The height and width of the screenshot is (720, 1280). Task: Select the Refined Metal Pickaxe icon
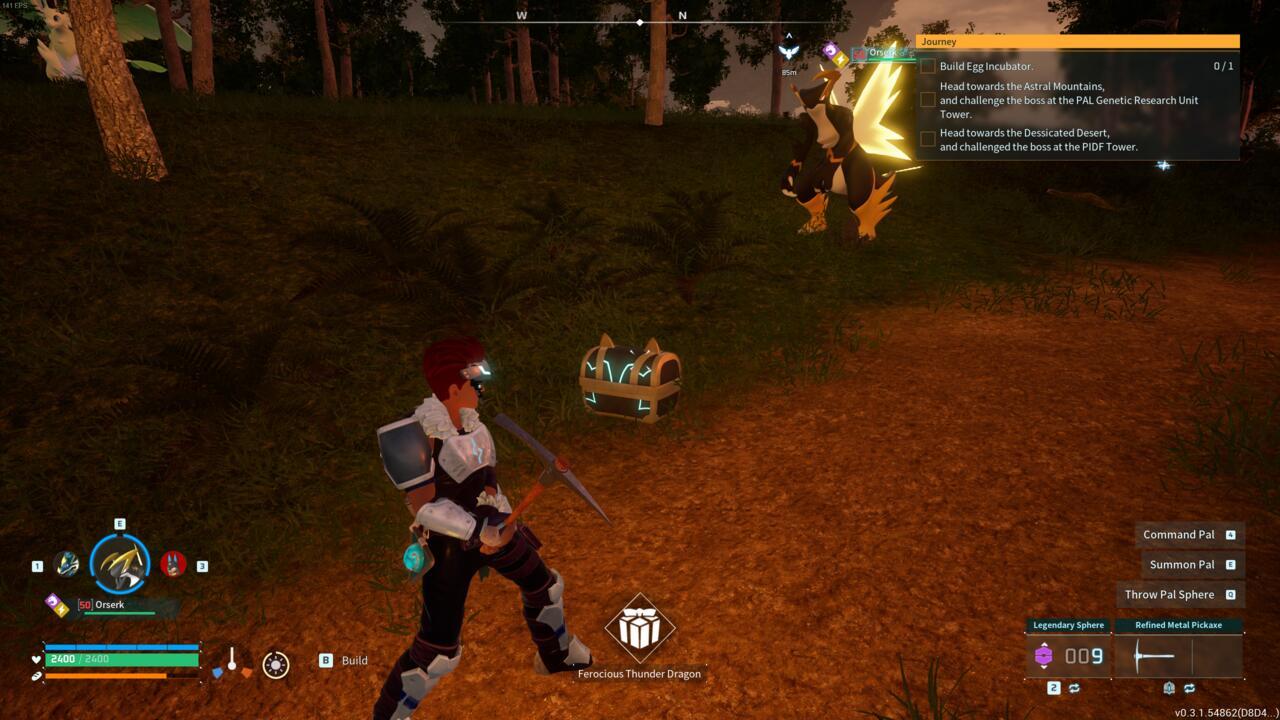[x=1155, y=658]
